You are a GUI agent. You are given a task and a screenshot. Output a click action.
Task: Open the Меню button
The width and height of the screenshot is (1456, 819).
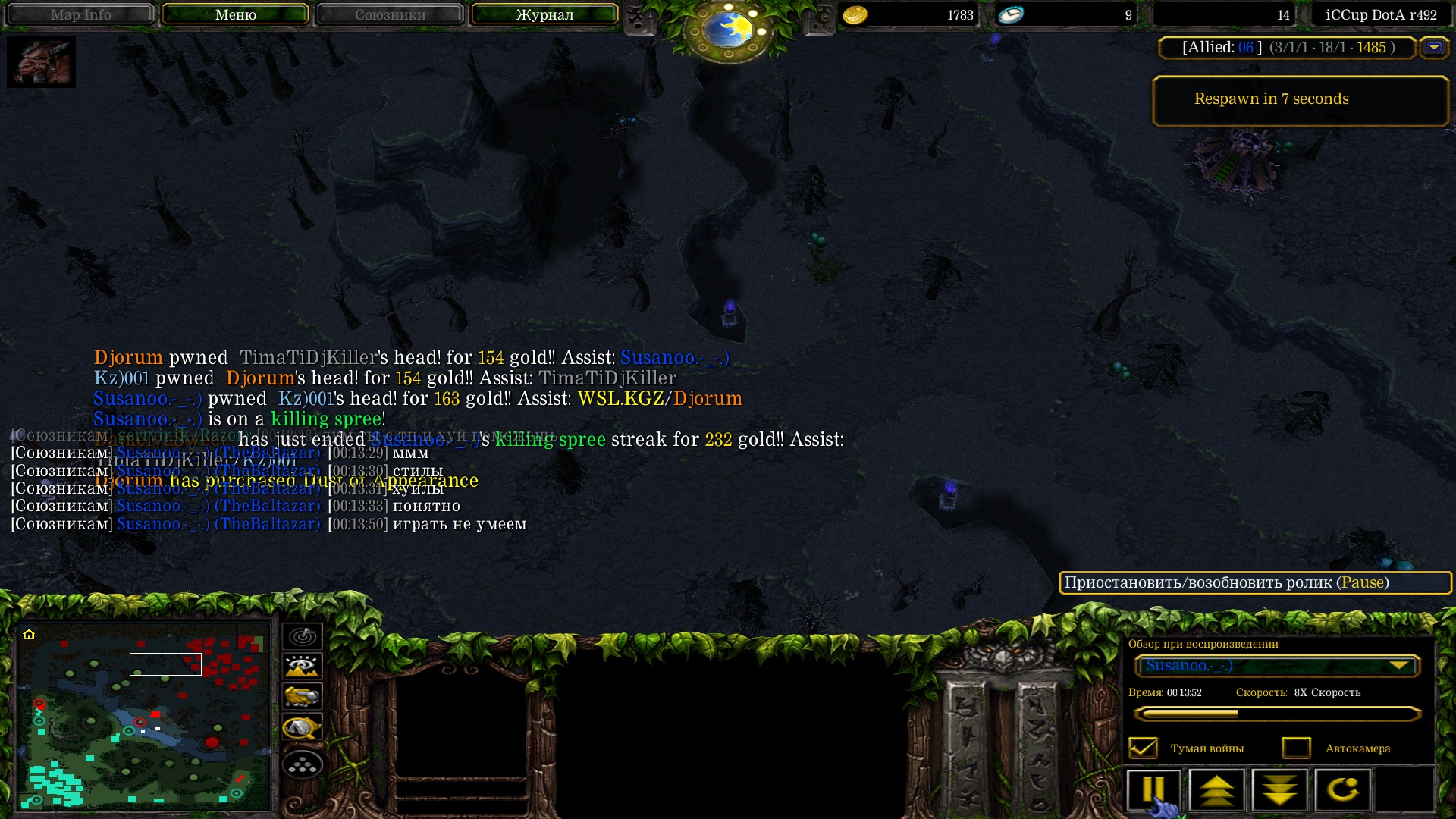(x=235, y=14)
